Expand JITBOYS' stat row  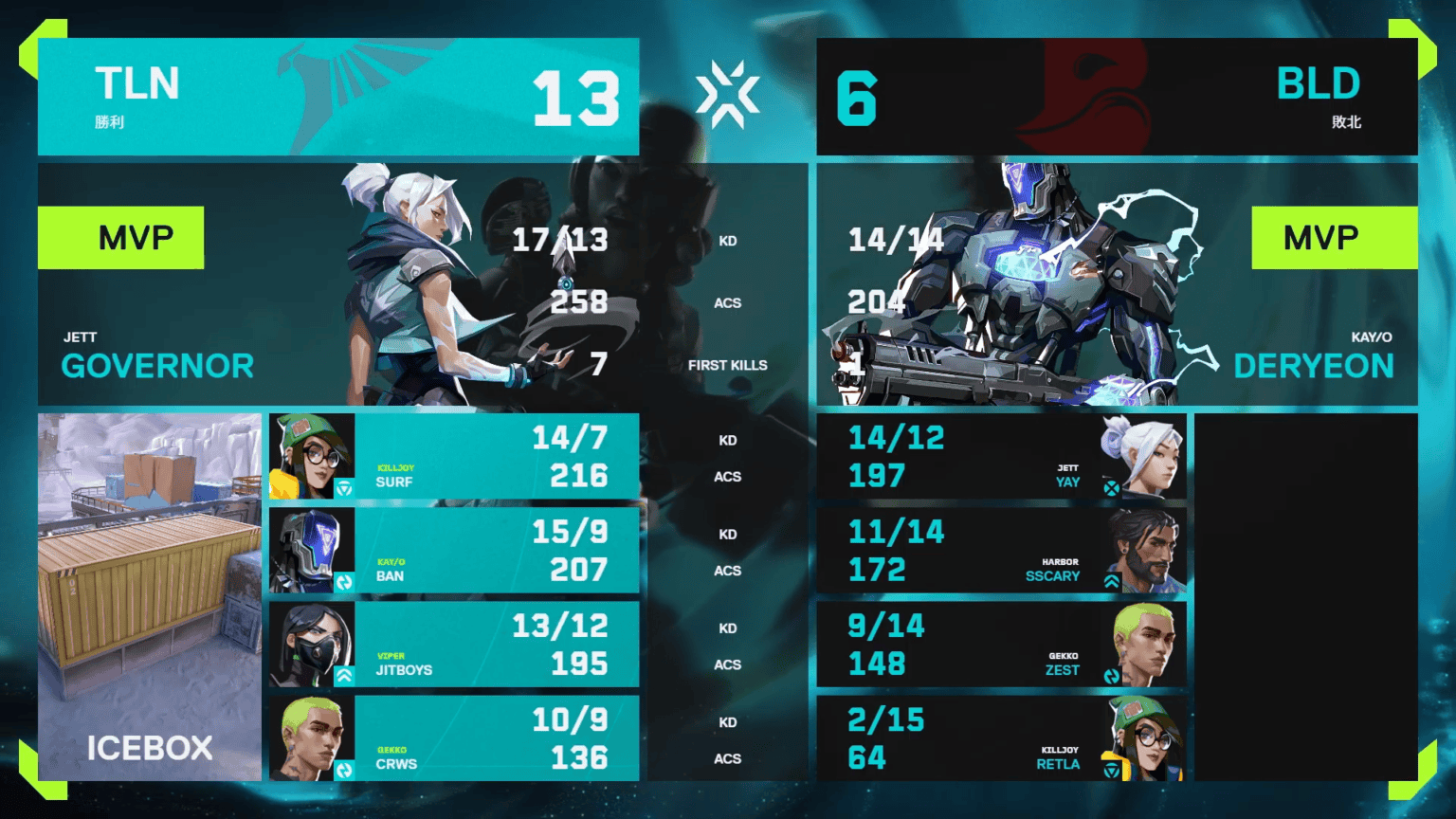tap(455, 645)
